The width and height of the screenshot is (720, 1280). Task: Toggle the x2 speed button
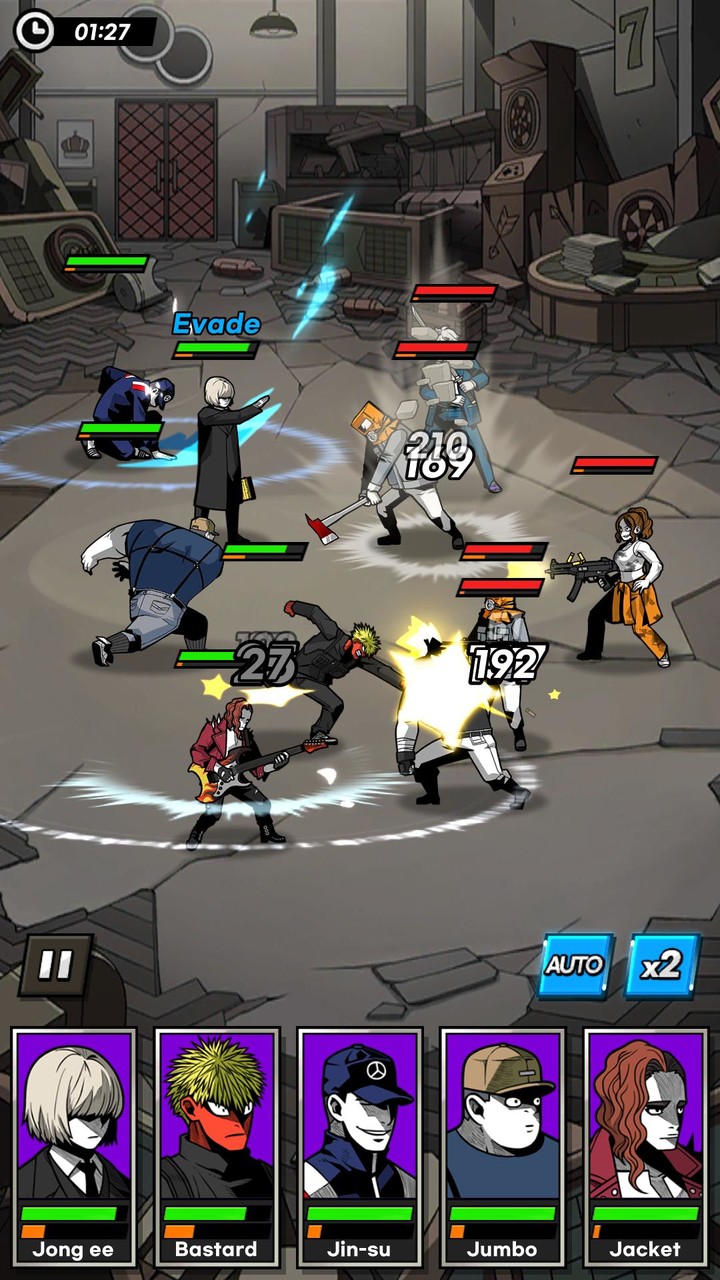(662, 965)
